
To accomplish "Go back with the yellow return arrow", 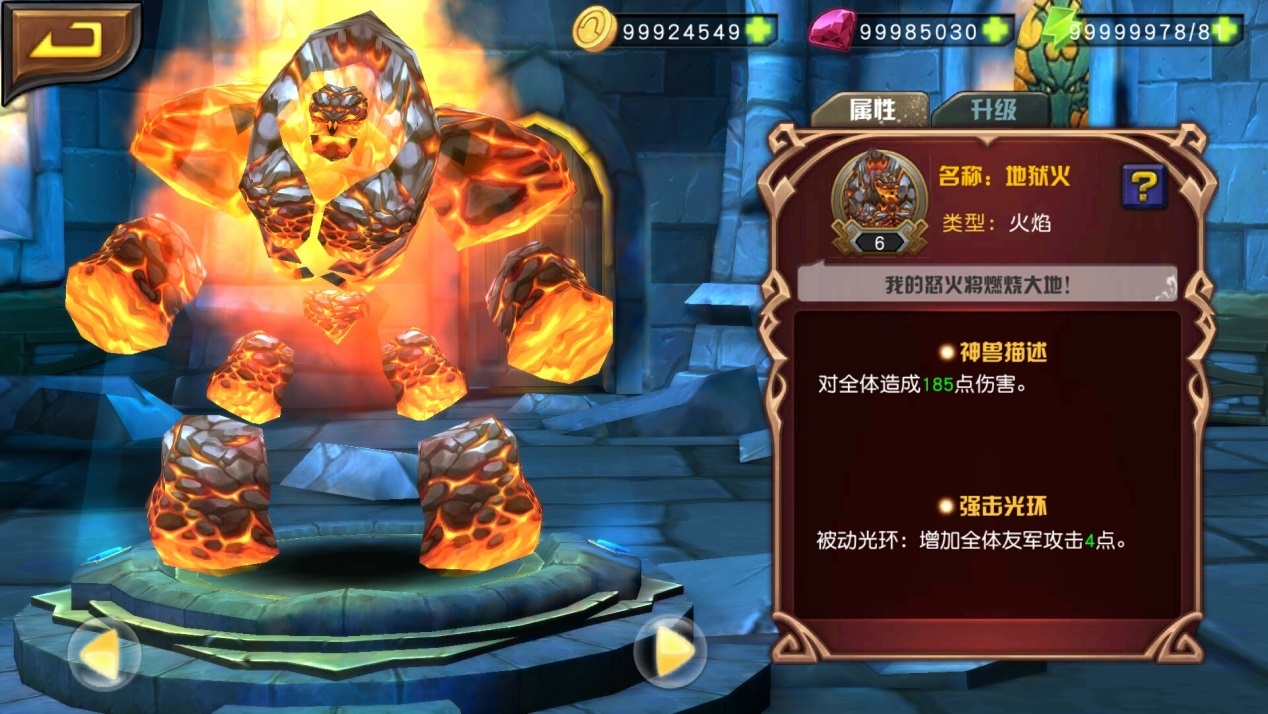I will (70, 43).
